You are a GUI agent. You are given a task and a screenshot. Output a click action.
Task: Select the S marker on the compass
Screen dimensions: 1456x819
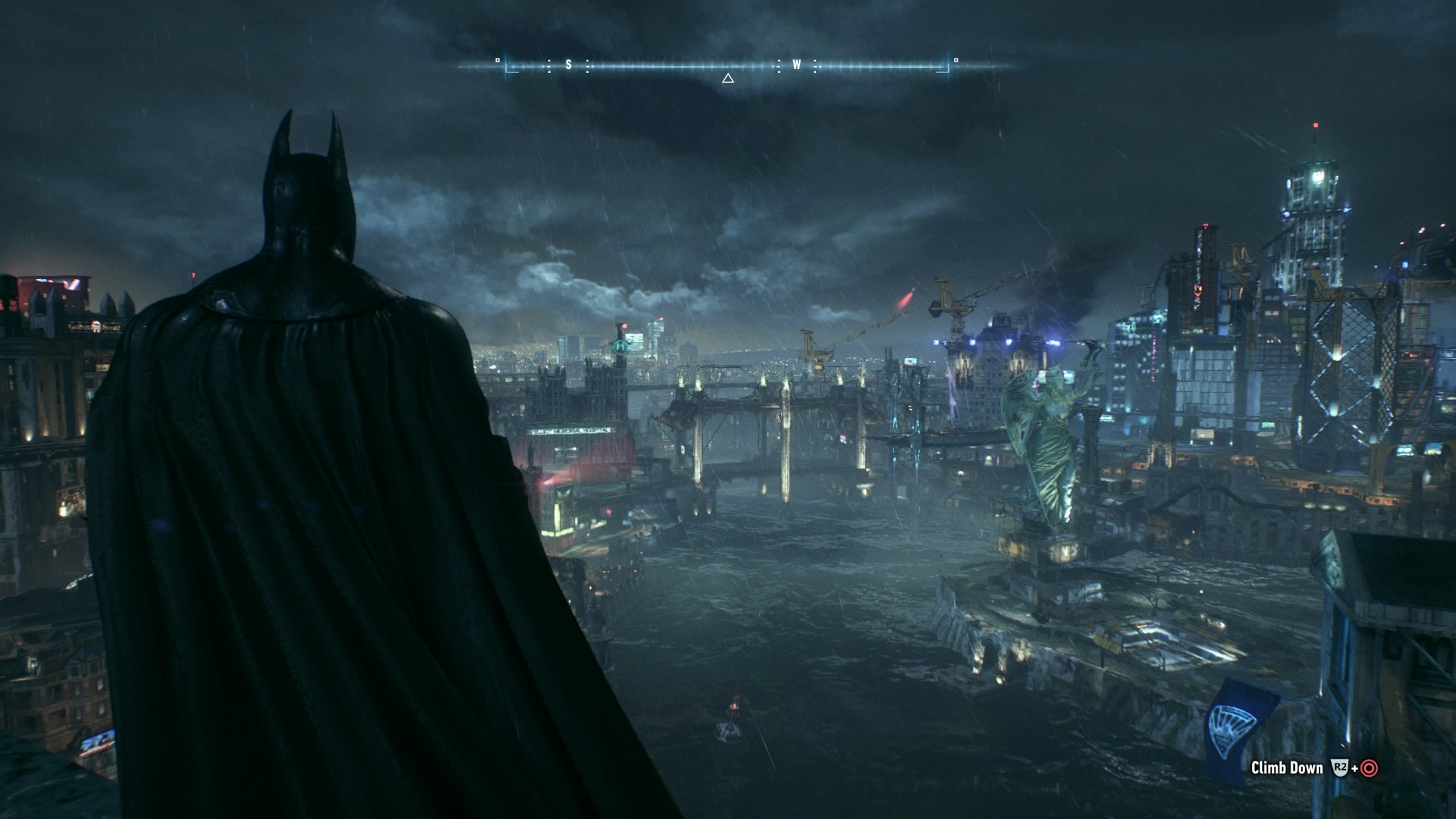click(x=569, y=64)
